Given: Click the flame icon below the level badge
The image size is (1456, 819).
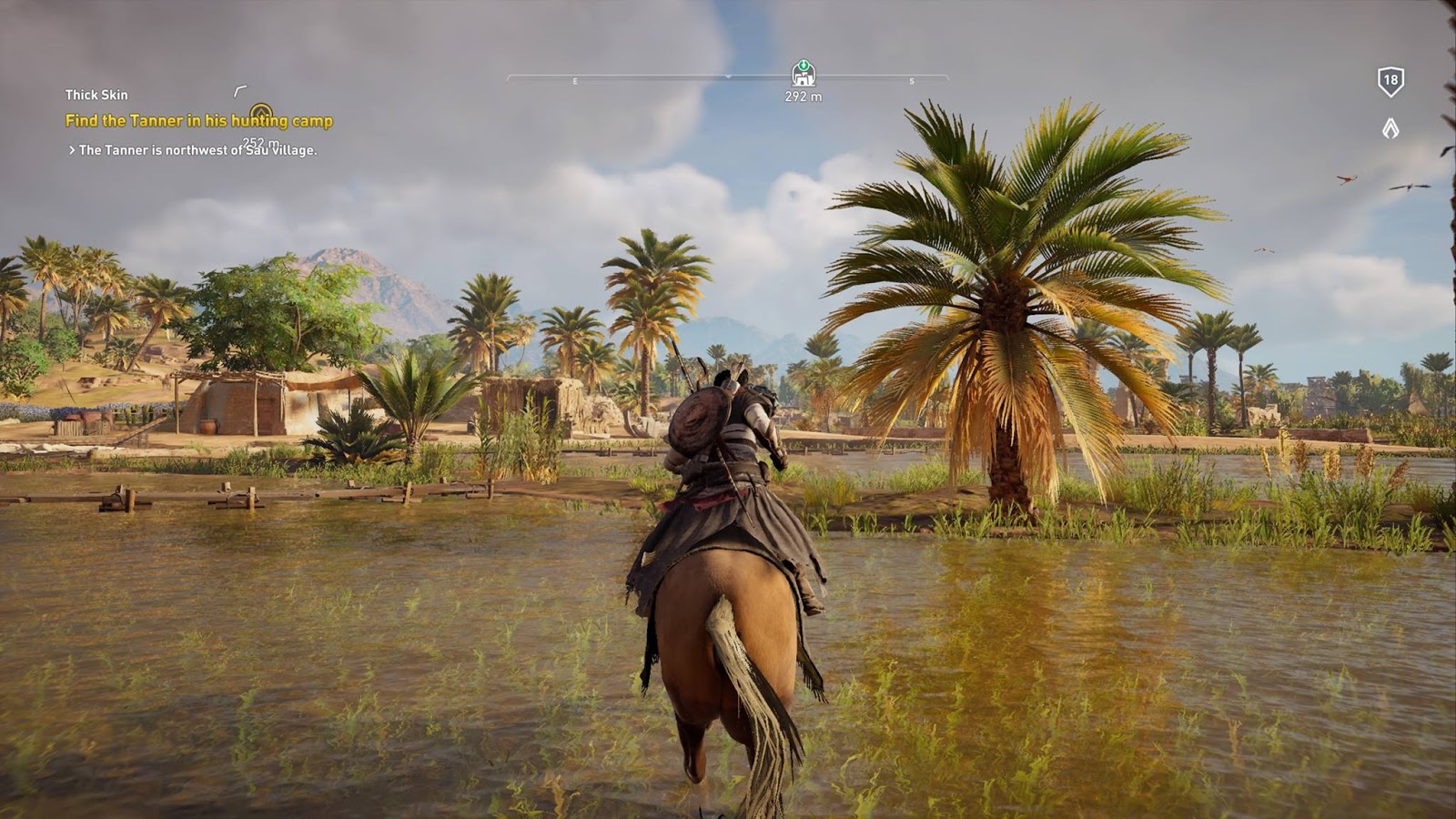Looking at the screenshot, I should [1390, 128].
